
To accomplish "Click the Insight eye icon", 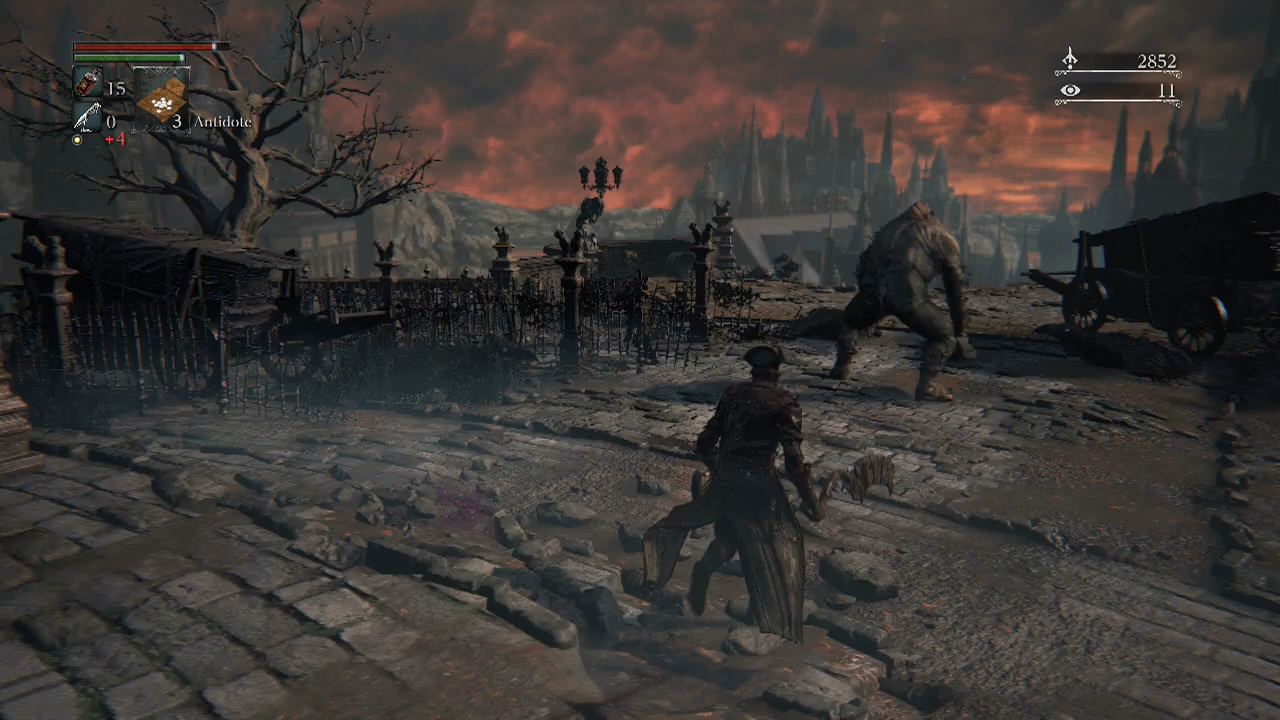I will click(1070, 91).
